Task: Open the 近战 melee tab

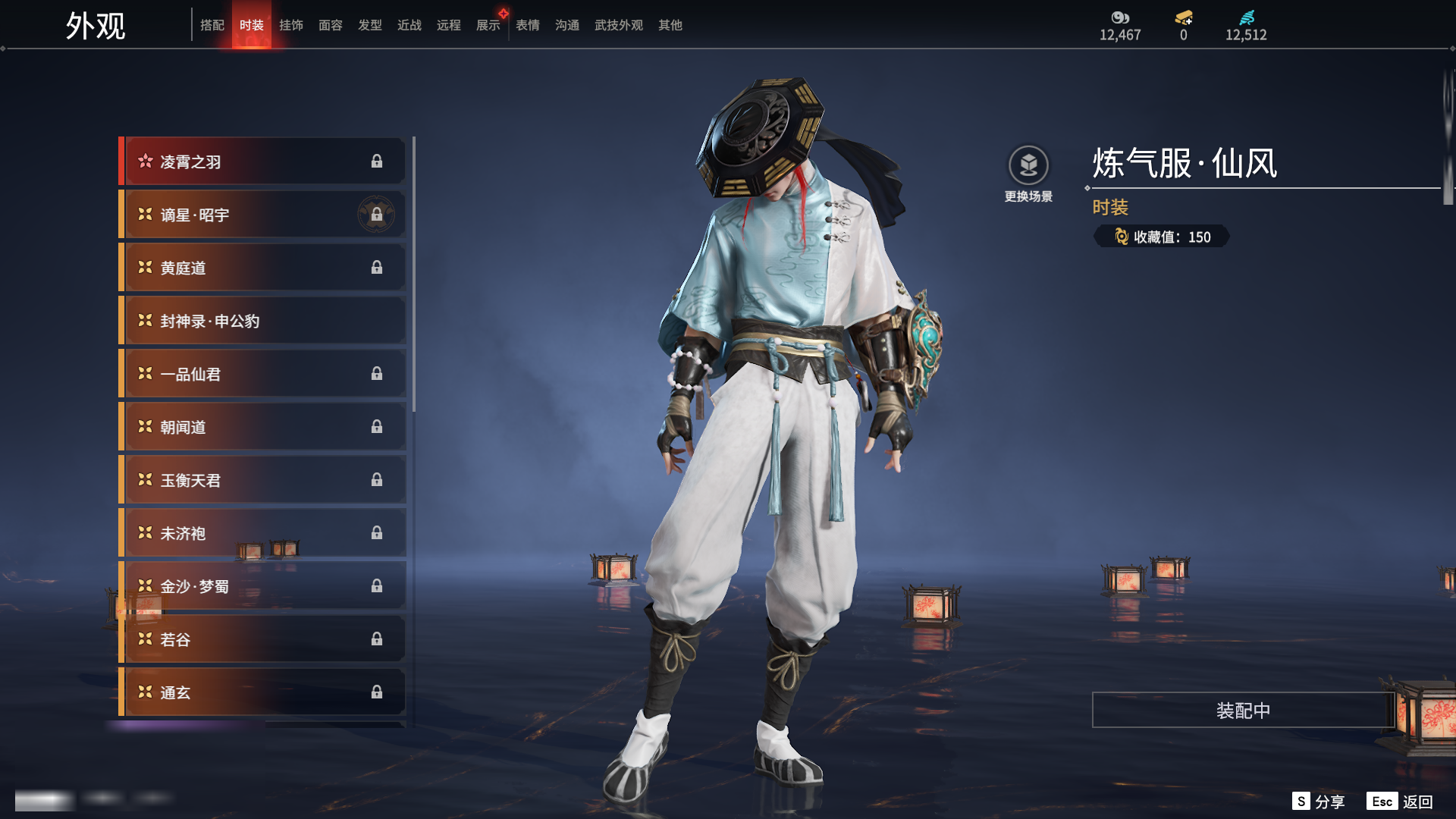Action: pyautogui.click(x=409, y=25)
